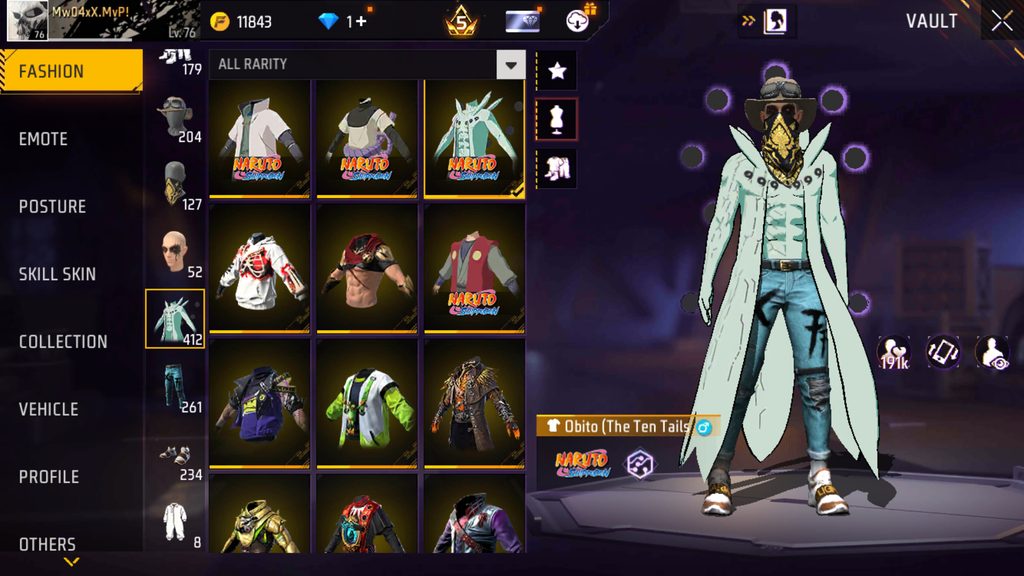The width and height of the screenshot is (1024, 576).
Task: Toggle the eye visibility icon beside character
Action: click(991, 352)
